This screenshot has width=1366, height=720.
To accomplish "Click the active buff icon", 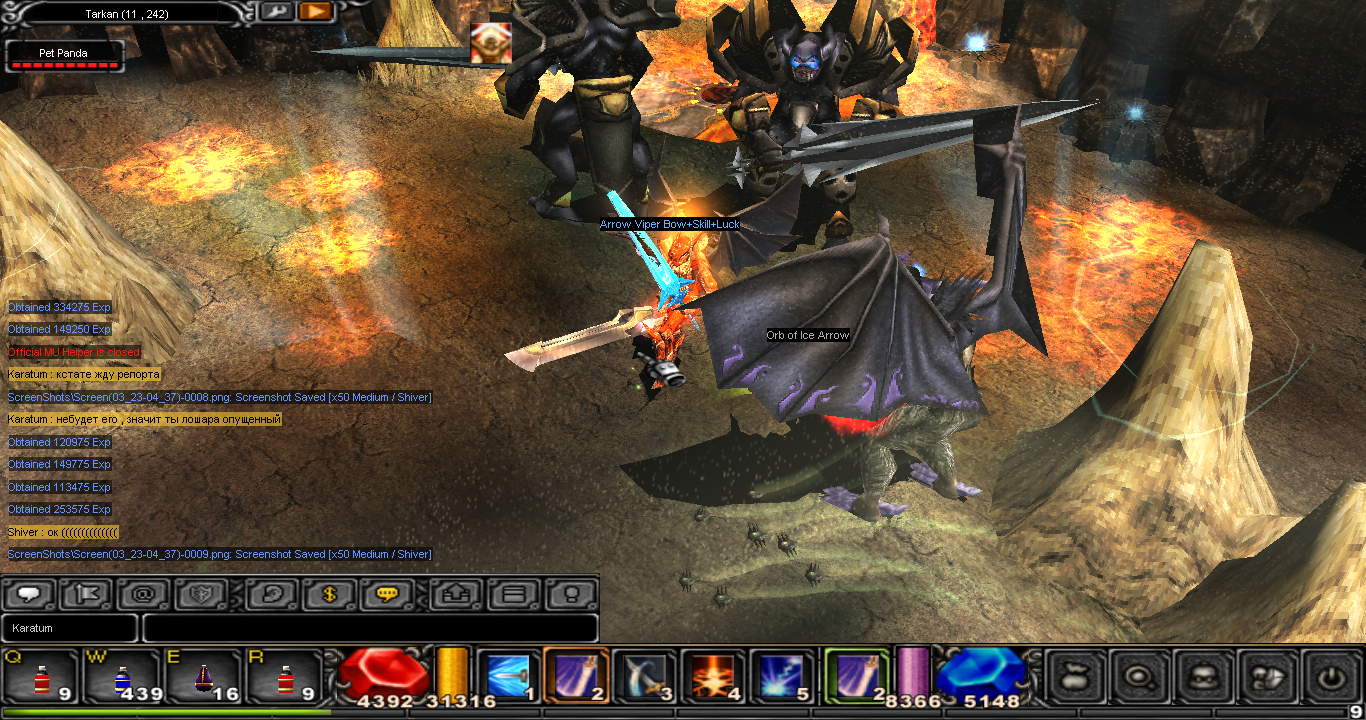I will [491, 43].
